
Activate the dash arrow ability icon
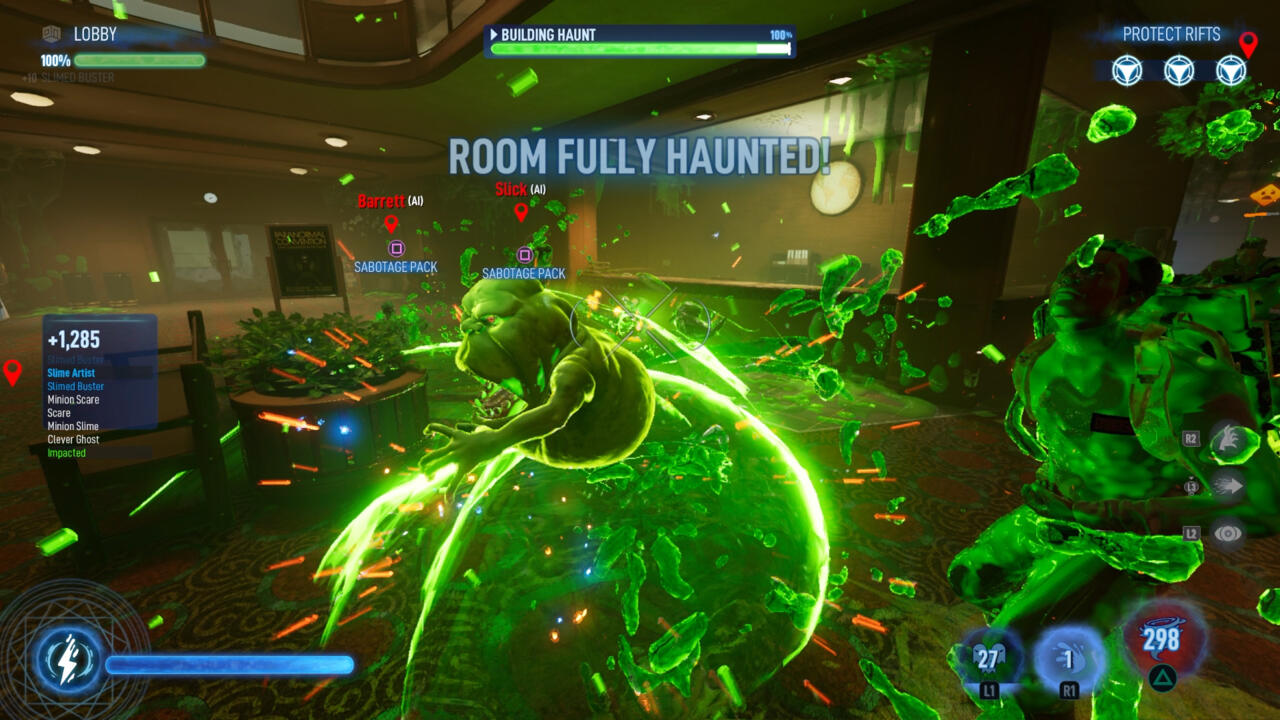(1228, 487)
